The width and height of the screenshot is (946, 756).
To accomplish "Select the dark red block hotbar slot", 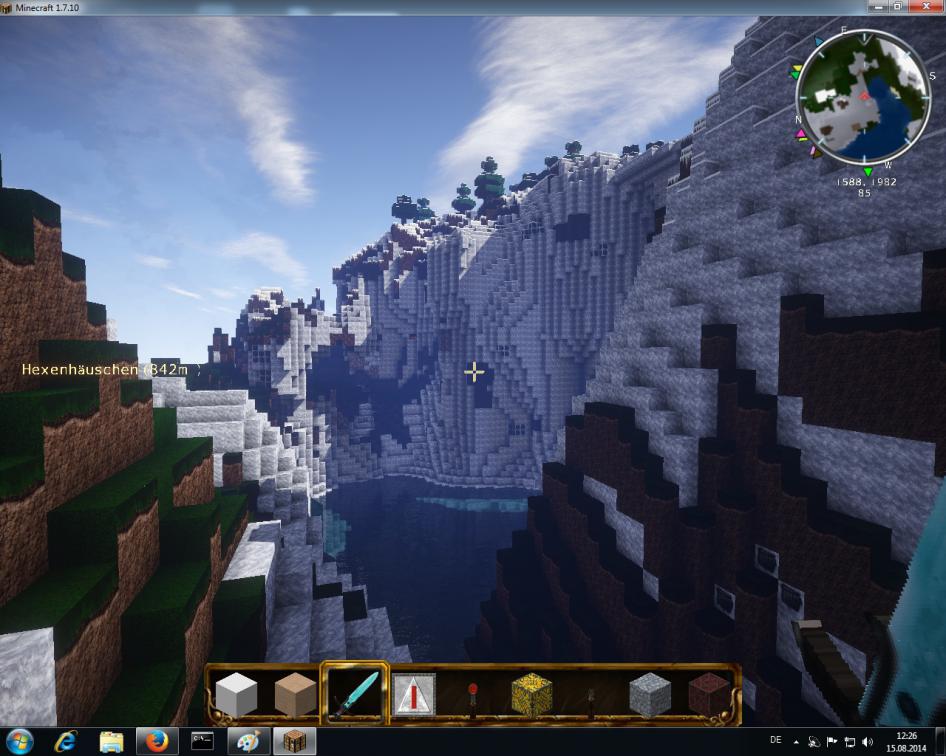I will [707, 694].
